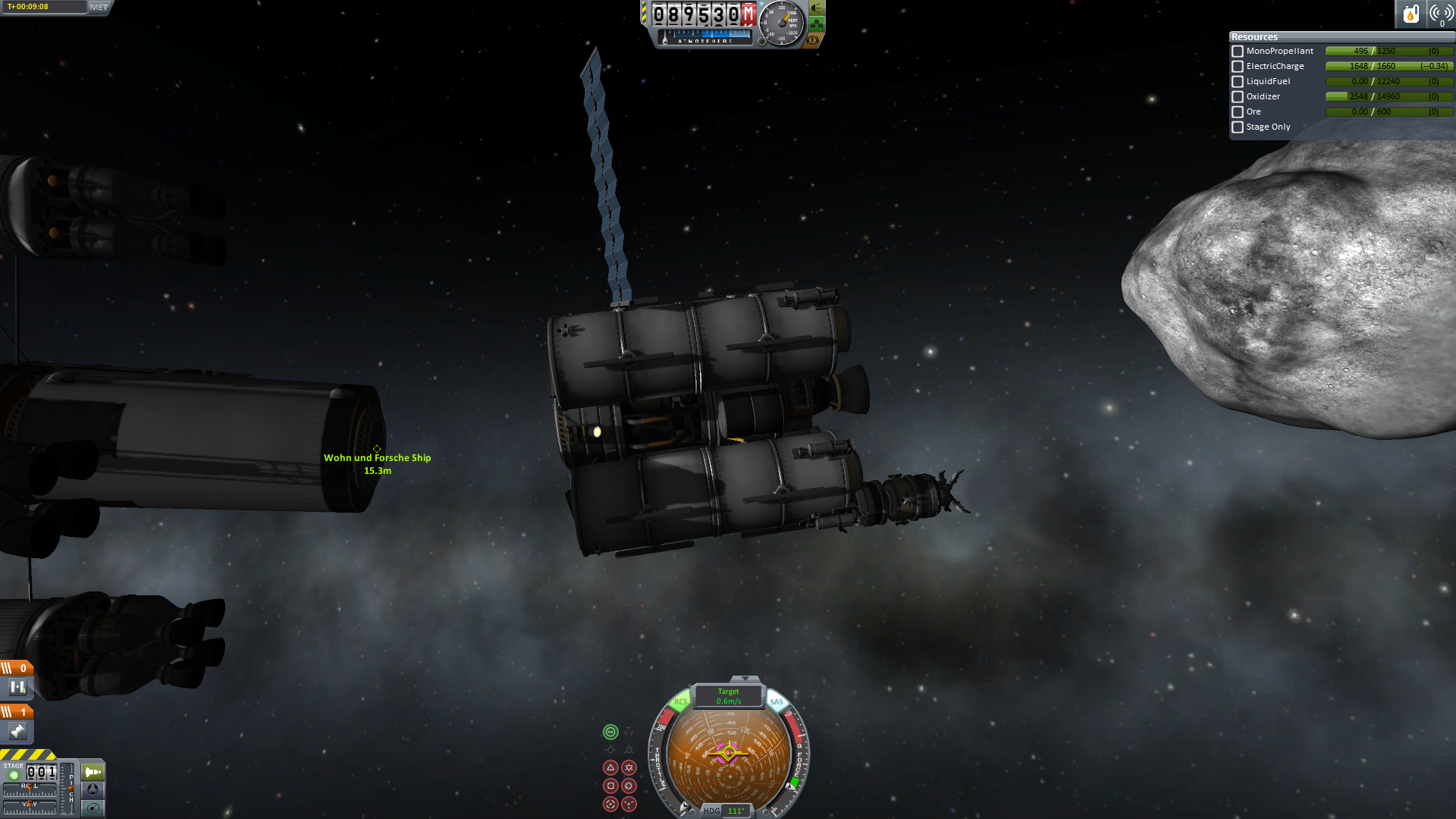Image resolution: width=1456 pixels, height=819 pixels.
Task: Switch to staging mode button
Action: [x=93, y=772]
